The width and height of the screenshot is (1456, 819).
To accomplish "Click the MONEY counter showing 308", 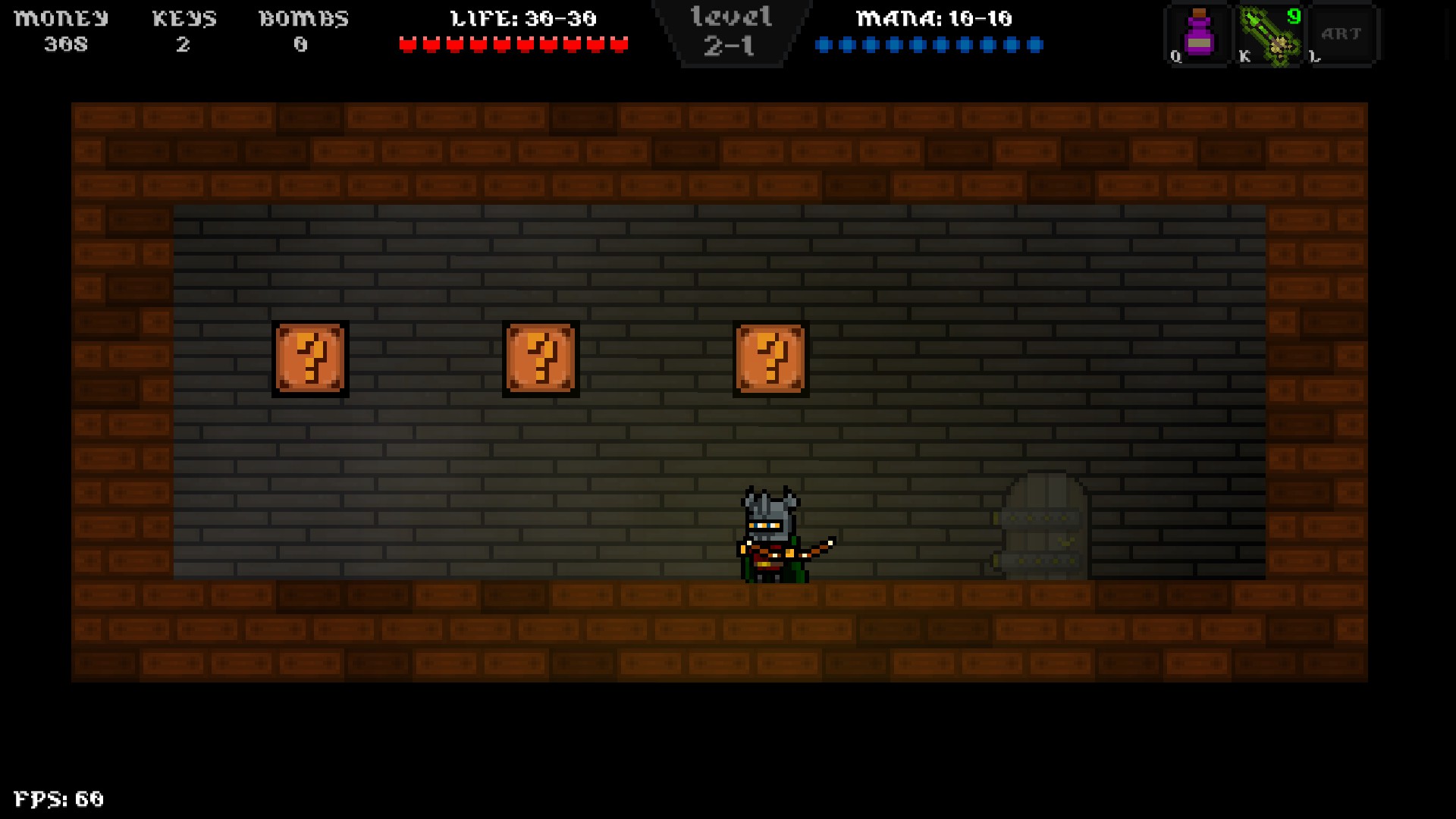I will point(64,44).
